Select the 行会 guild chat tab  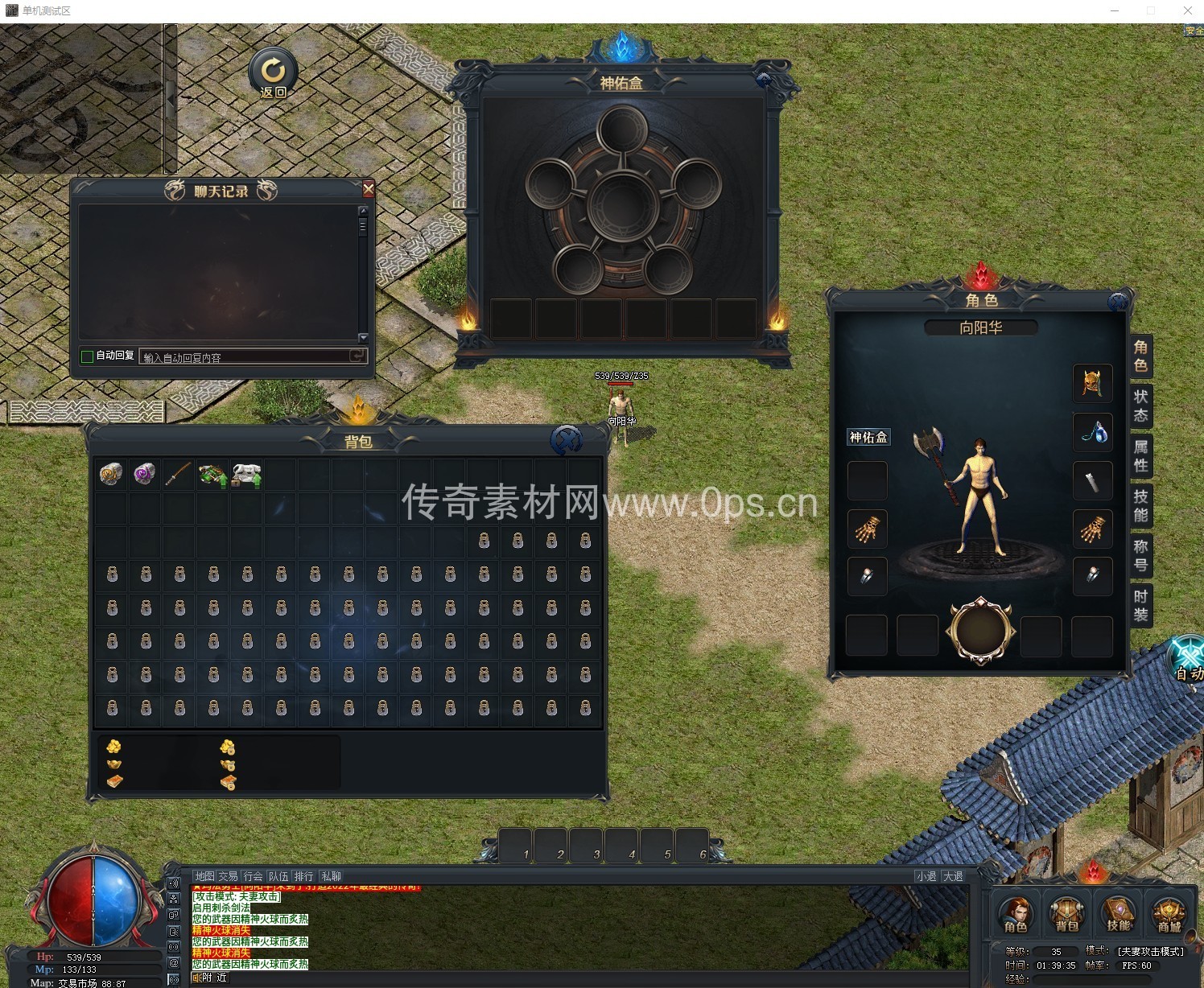(x=254, y=876)
